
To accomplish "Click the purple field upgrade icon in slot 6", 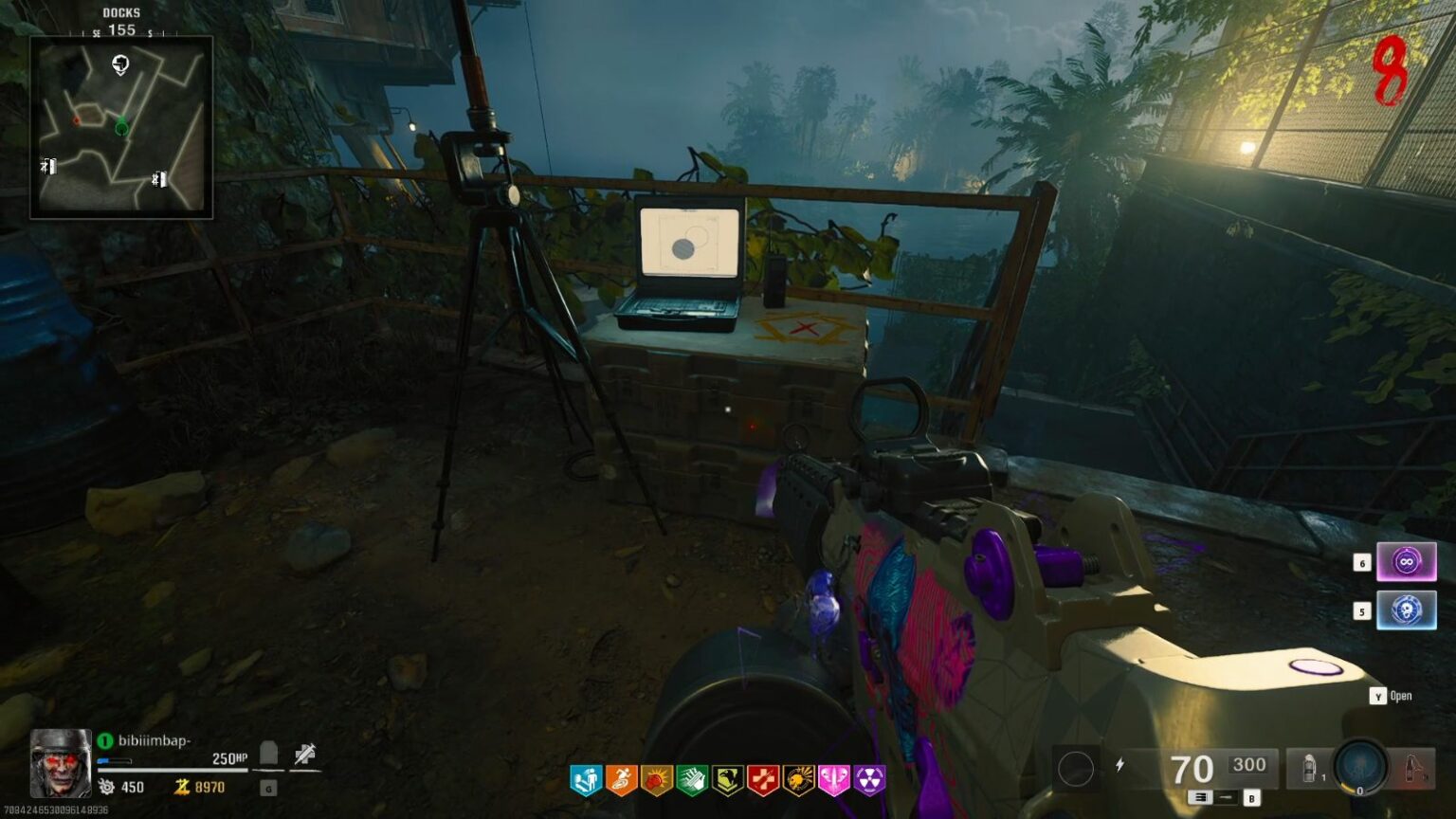I will [x=1406, y=562].
